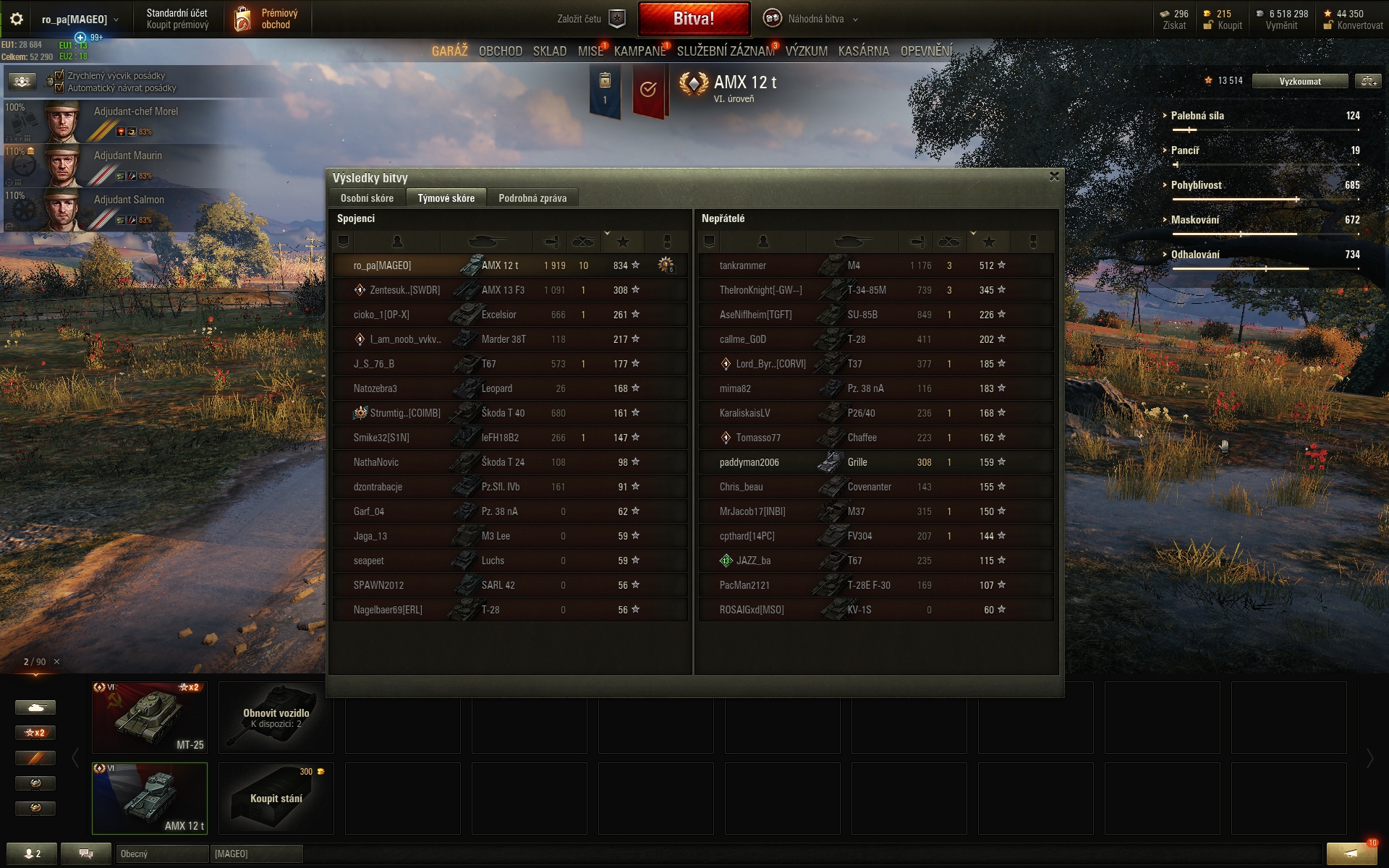Screen dimensions: 1389x868
Task: Open the Náhodná bitva battle type dropdown
Action: click(x=815, y=20)
